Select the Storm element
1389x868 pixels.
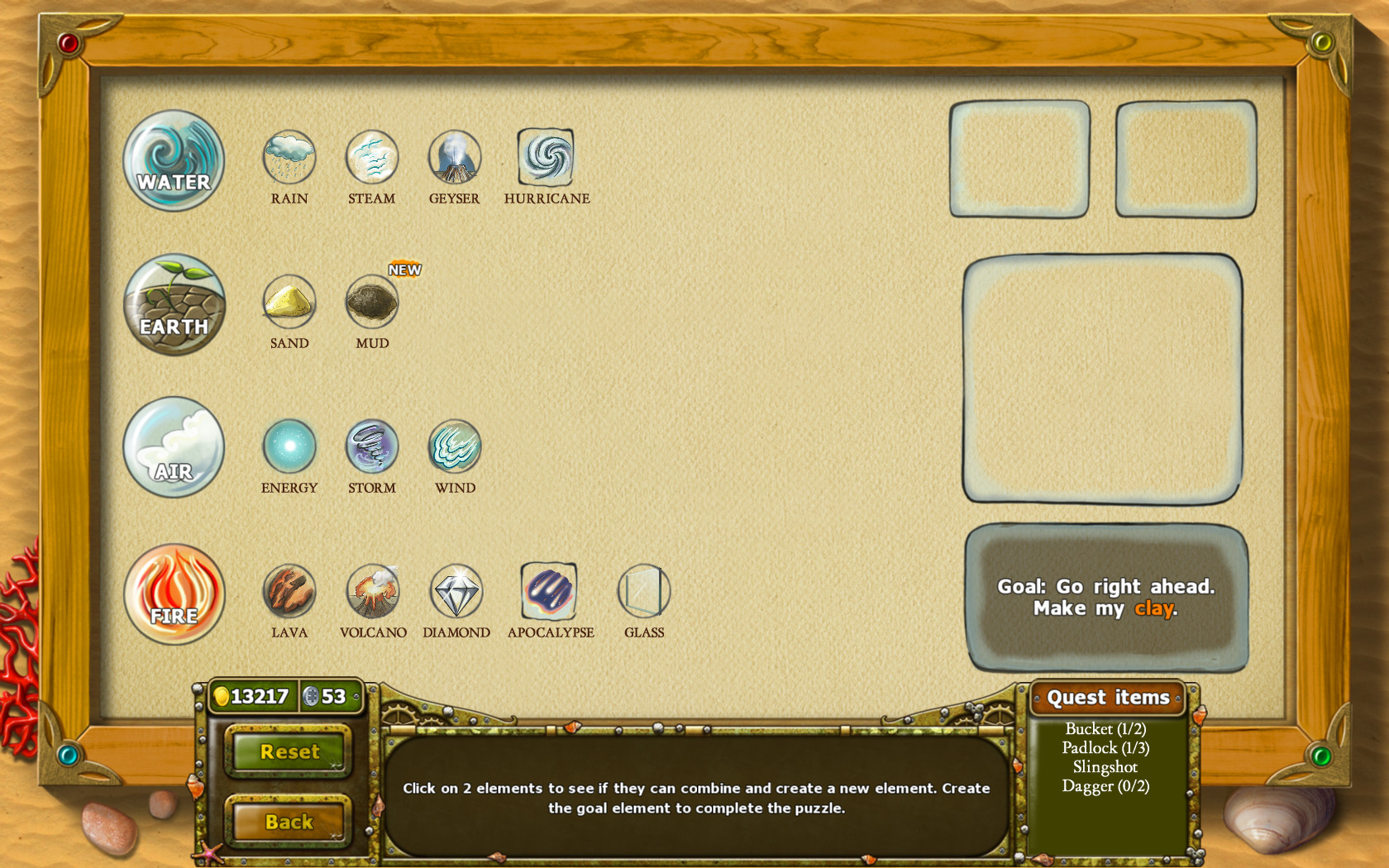pos(371,446)
